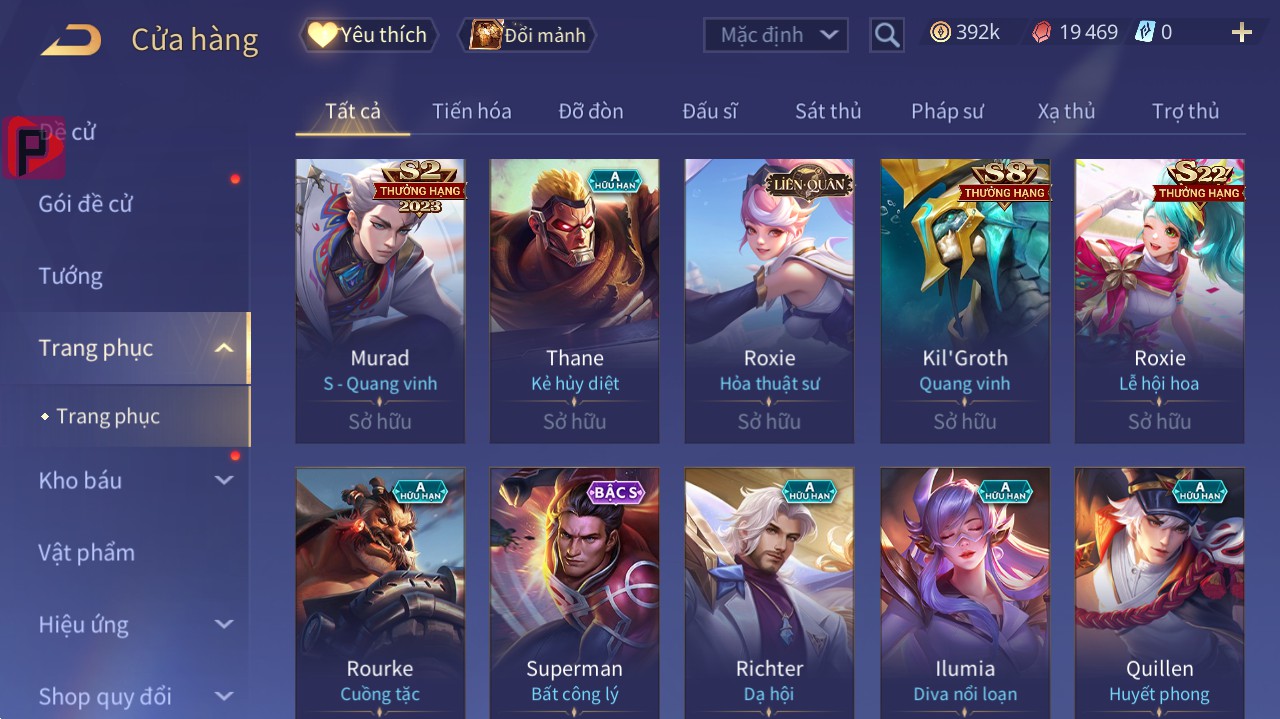Open the Xạ thủ tab

[x=1066, y=111]
